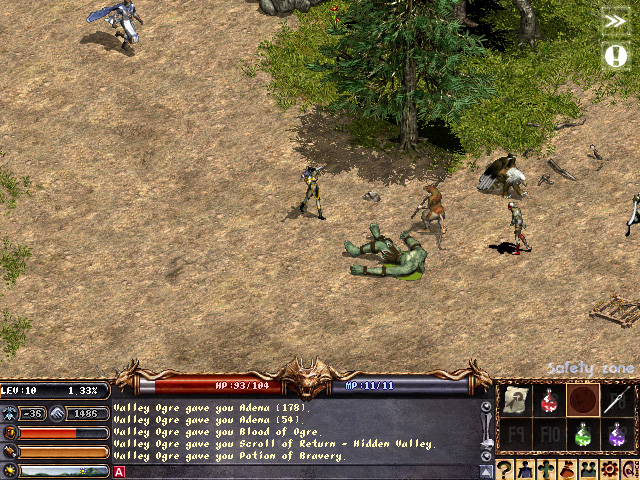This screenshot has width=640, height=480.
Task: Use the purple potion hotbar slot
Action: coord(616,435)
